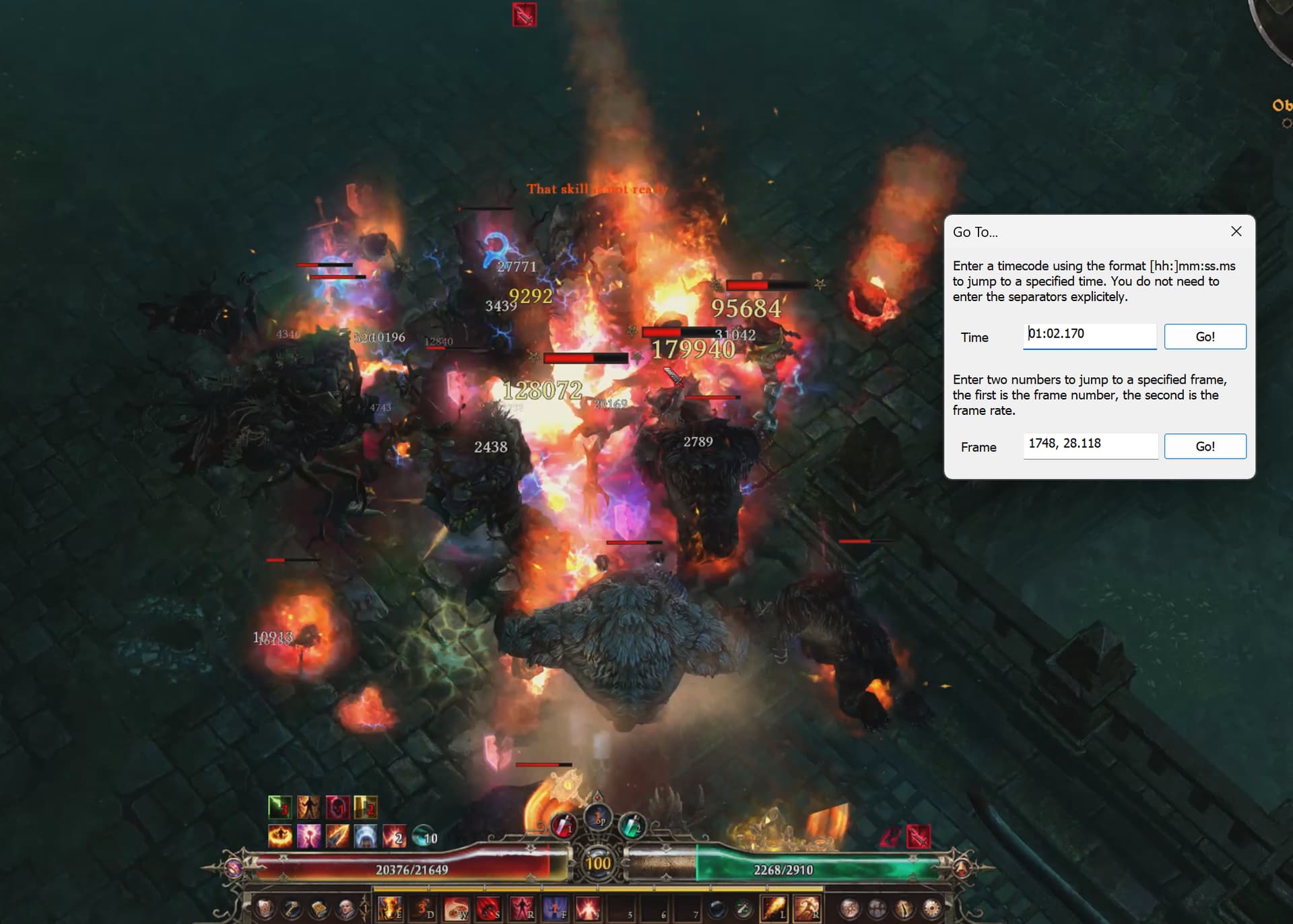Screen dimensions: 1293x924
Task: Select the running figure right-mouse skill
Action: click(807, 909)
